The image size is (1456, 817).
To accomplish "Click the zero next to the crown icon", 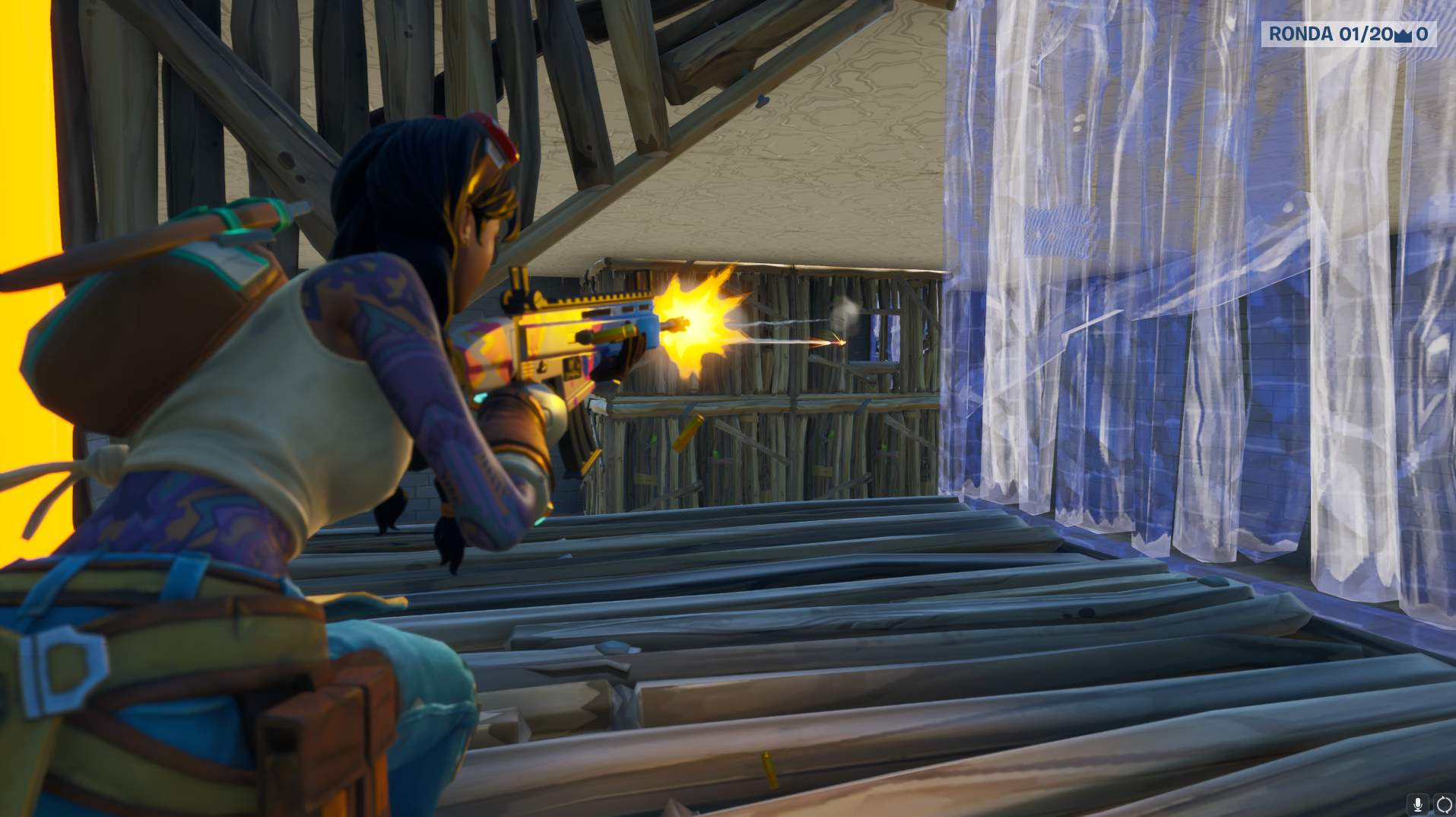I will click(x=1423, y=34).
